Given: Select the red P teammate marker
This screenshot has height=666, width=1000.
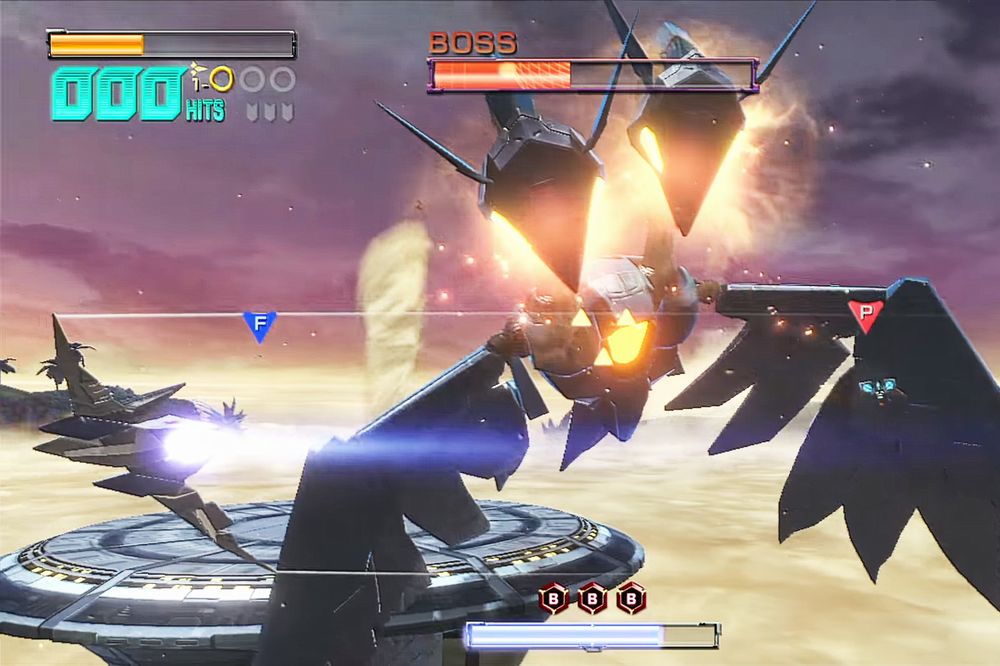Looking at the screenshot, I should coord(866,315).
